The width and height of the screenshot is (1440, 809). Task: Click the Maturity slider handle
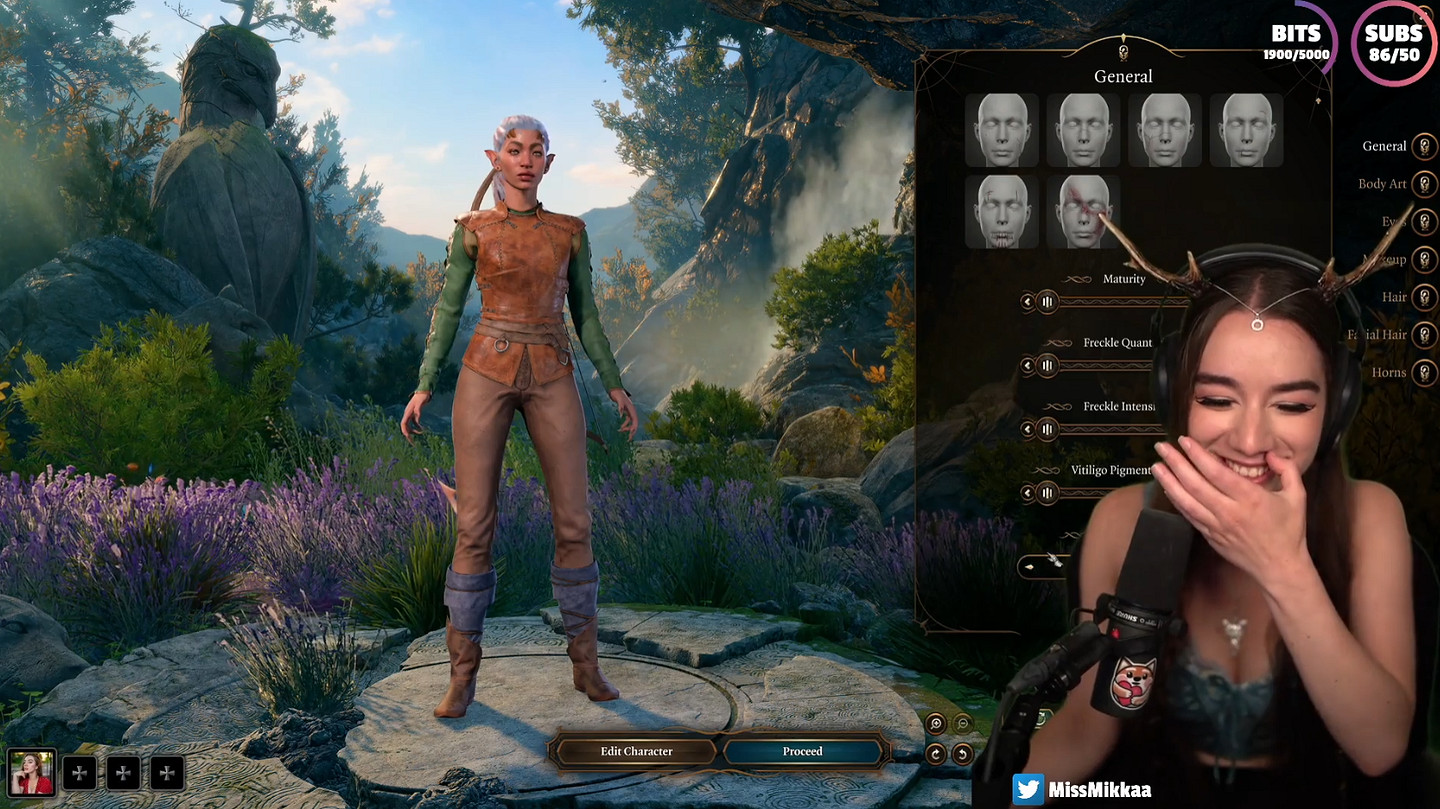click(x=1047, y=302)
